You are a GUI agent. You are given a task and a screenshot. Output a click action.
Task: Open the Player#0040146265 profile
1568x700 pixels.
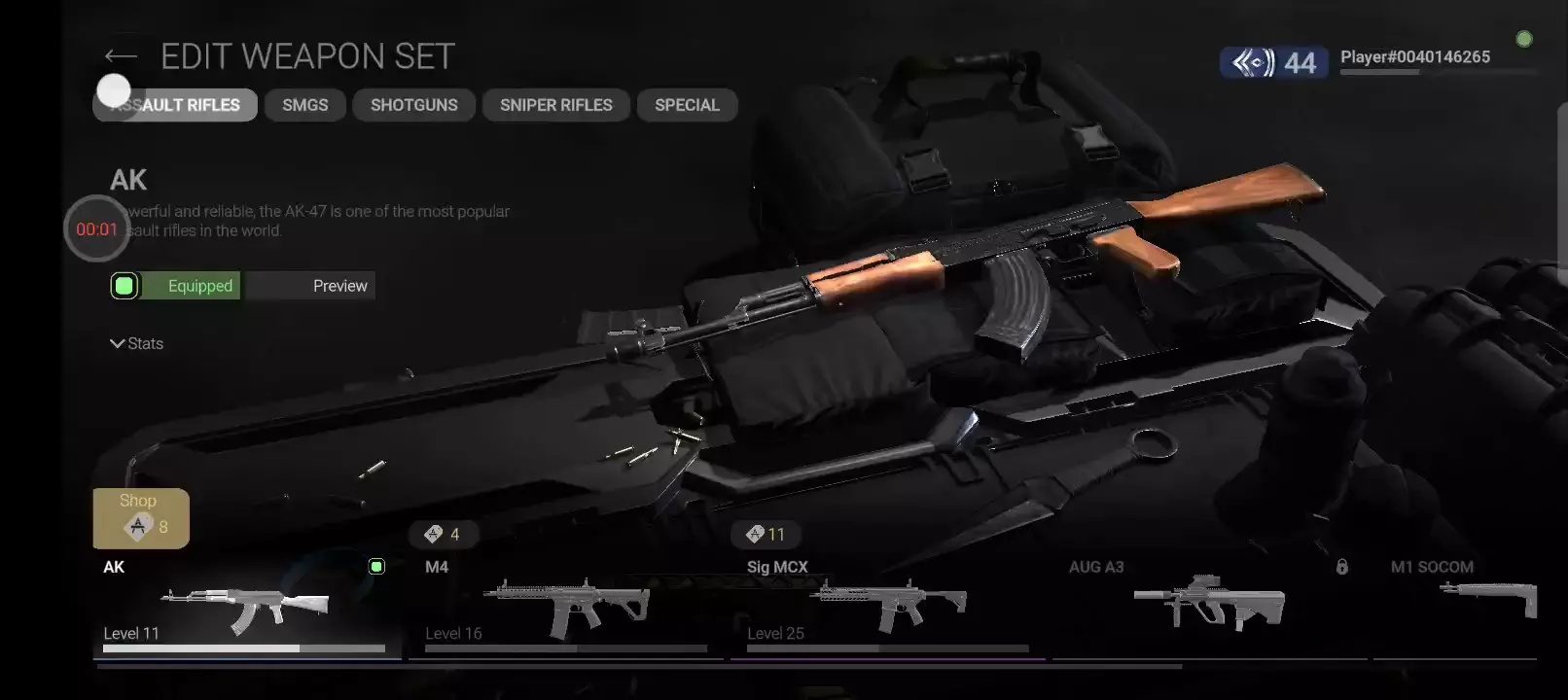(1414, 57)
